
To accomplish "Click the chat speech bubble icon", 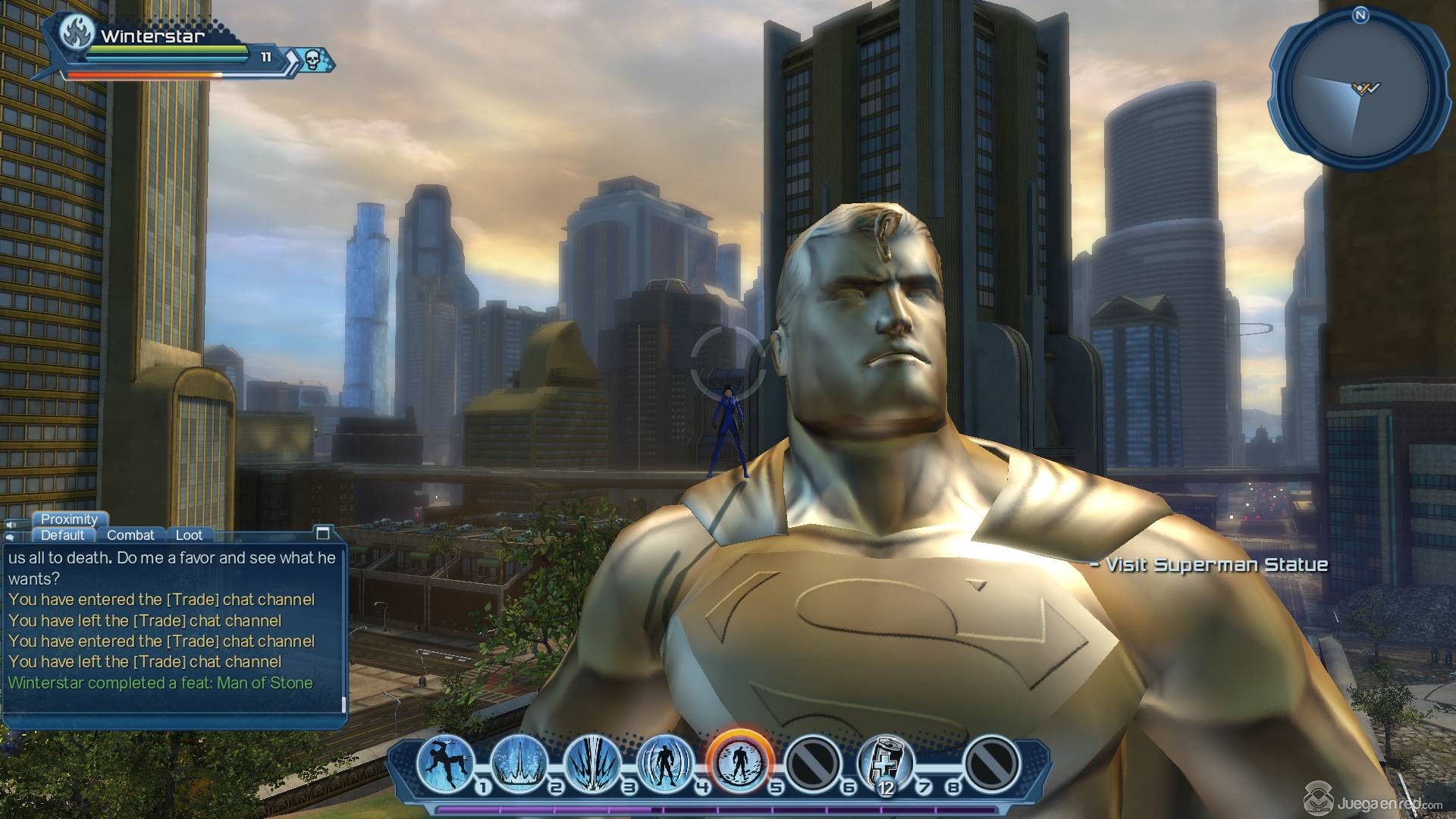I will tap(9, 537).
